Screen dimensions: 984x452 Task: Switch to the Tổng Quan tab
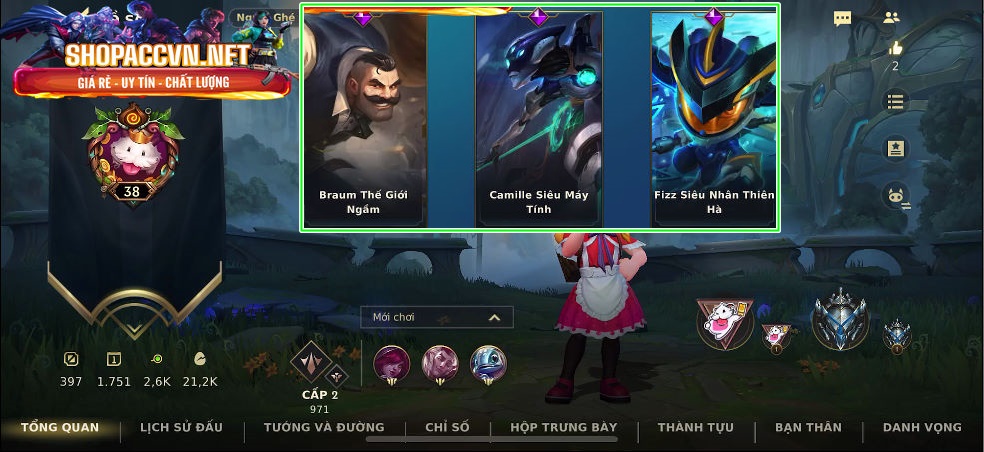point(60,428)
